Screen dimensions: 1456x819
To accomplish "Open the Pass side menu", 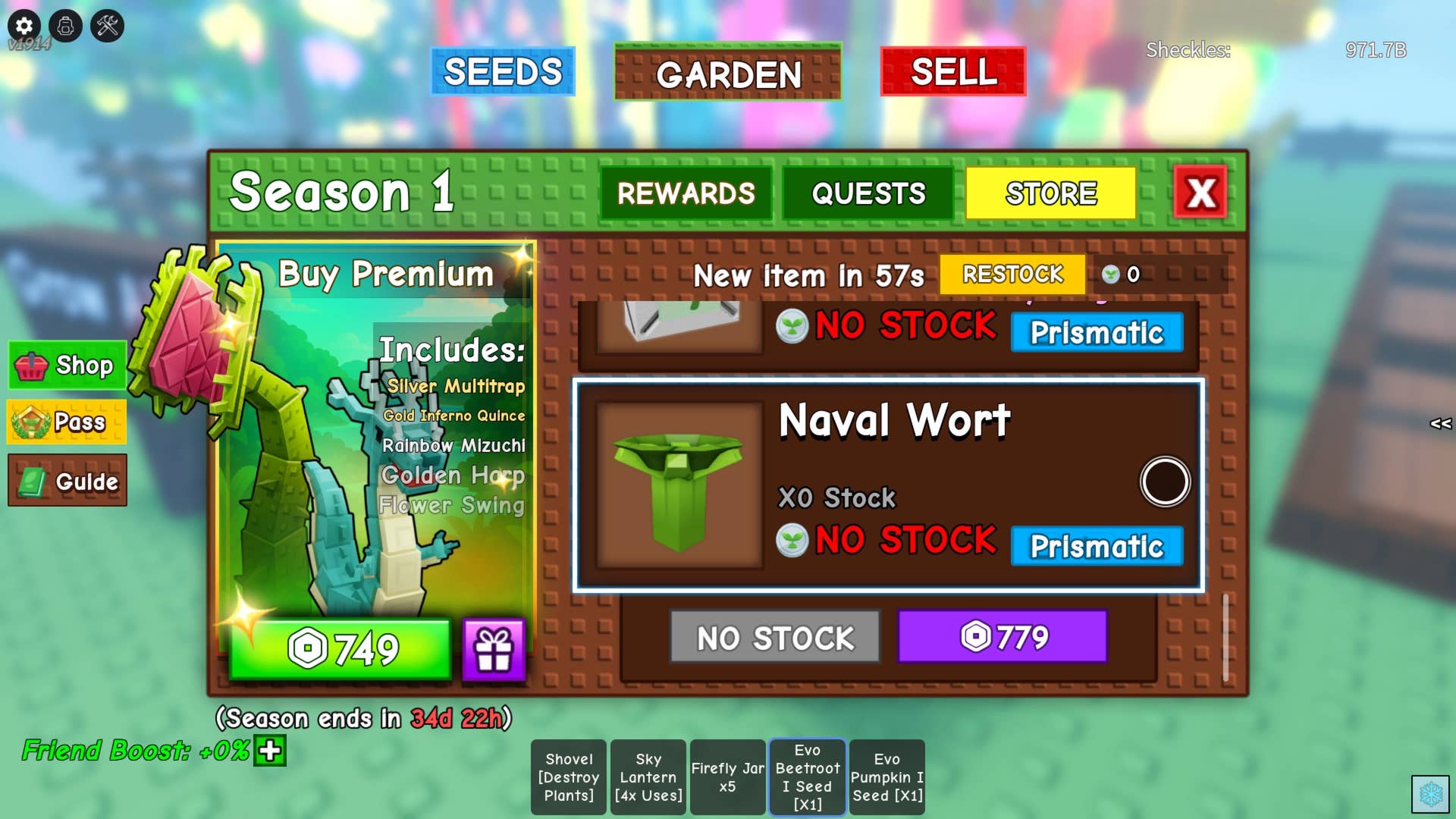I will pyautogui.click(x=67, y=422).
